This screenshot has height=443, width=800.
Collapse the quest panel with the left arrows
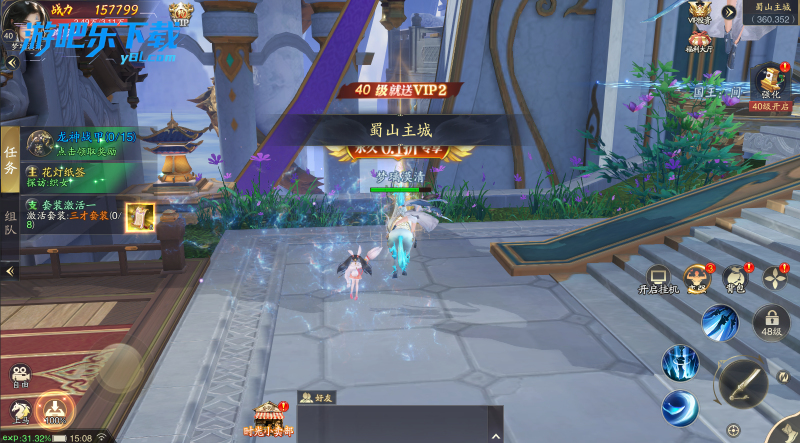(10, 270)
